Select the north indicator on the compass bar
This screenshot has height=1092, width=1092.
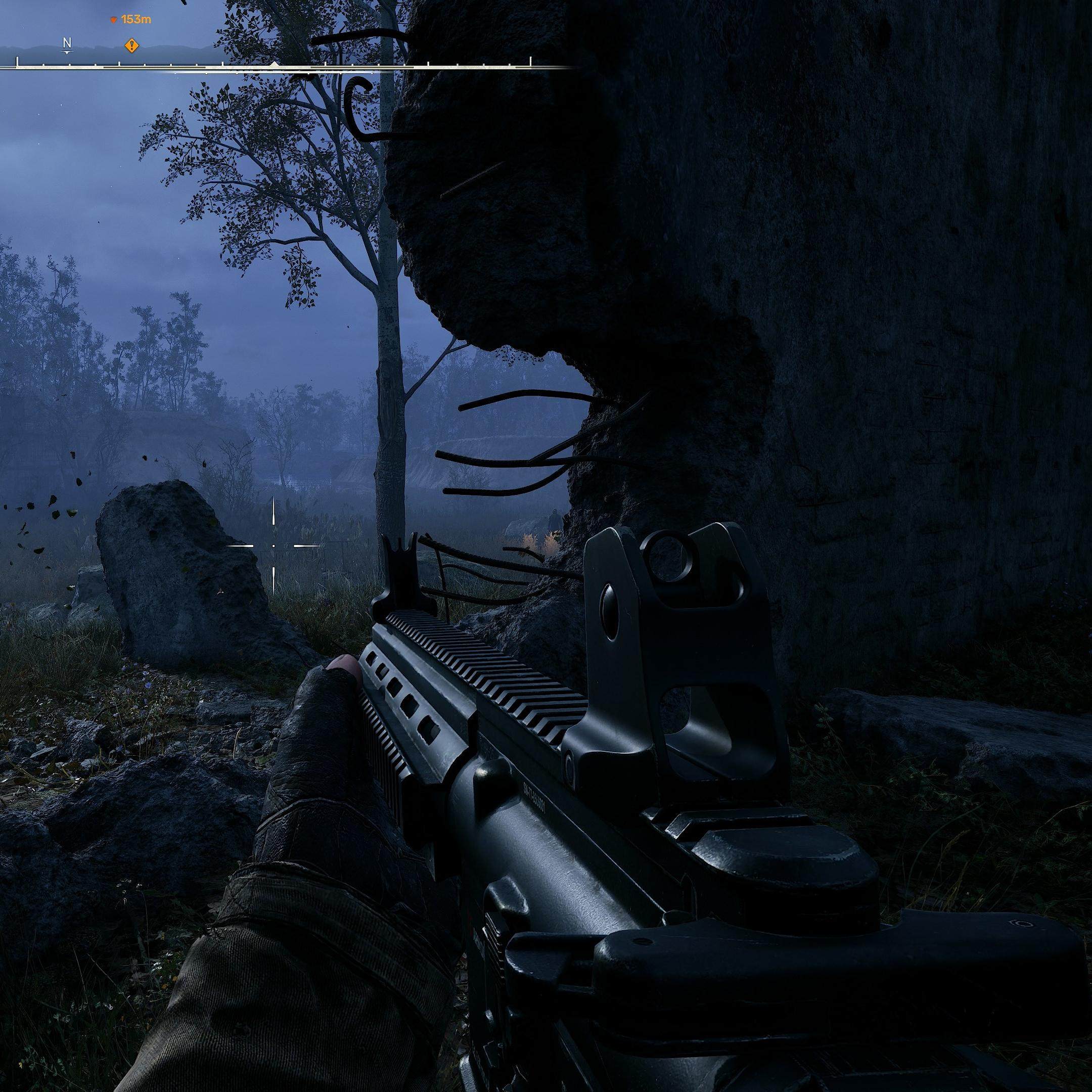coord(67,43)
